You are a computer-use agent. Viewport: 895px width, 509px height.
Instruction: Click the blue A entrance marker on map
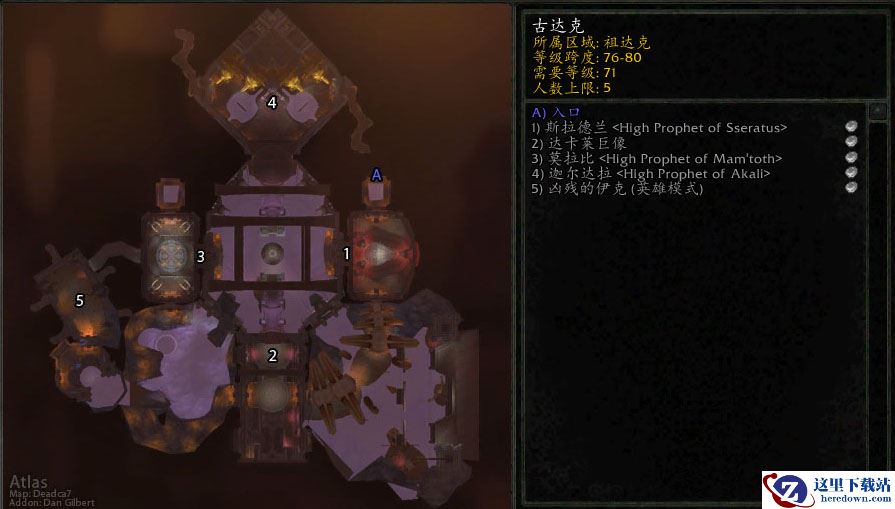[377, 174]
